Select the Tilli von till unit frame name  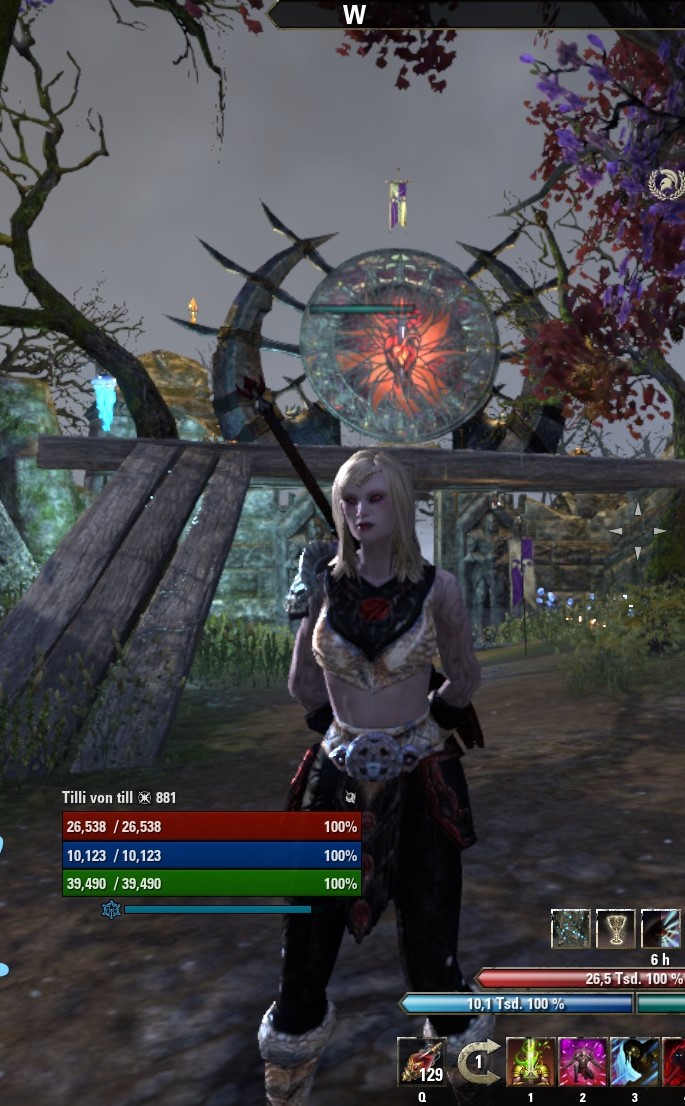[x=103, y=798]
